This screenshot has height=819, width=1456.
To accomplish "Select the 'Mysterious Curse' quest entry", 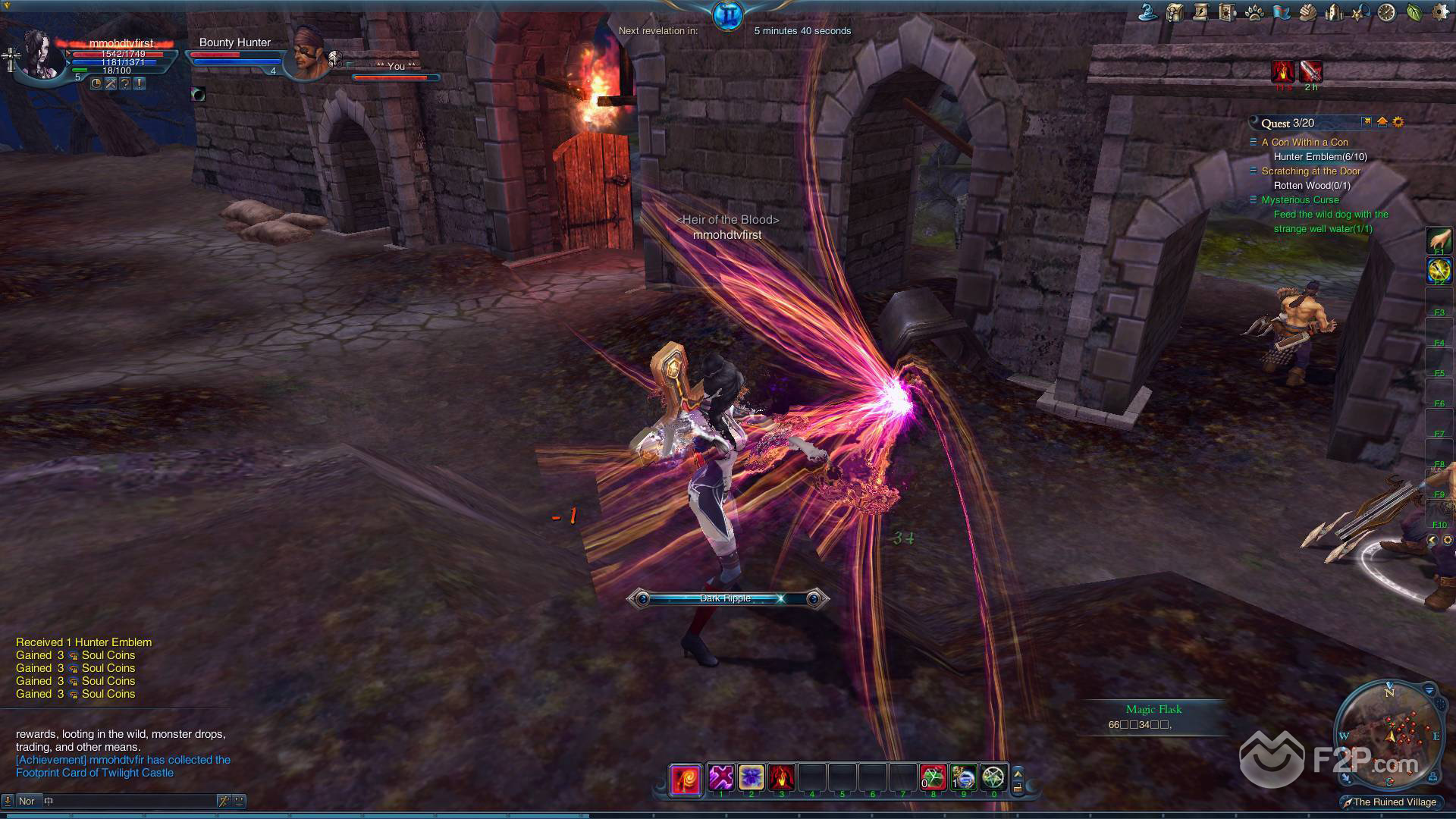I will 1300,199.
